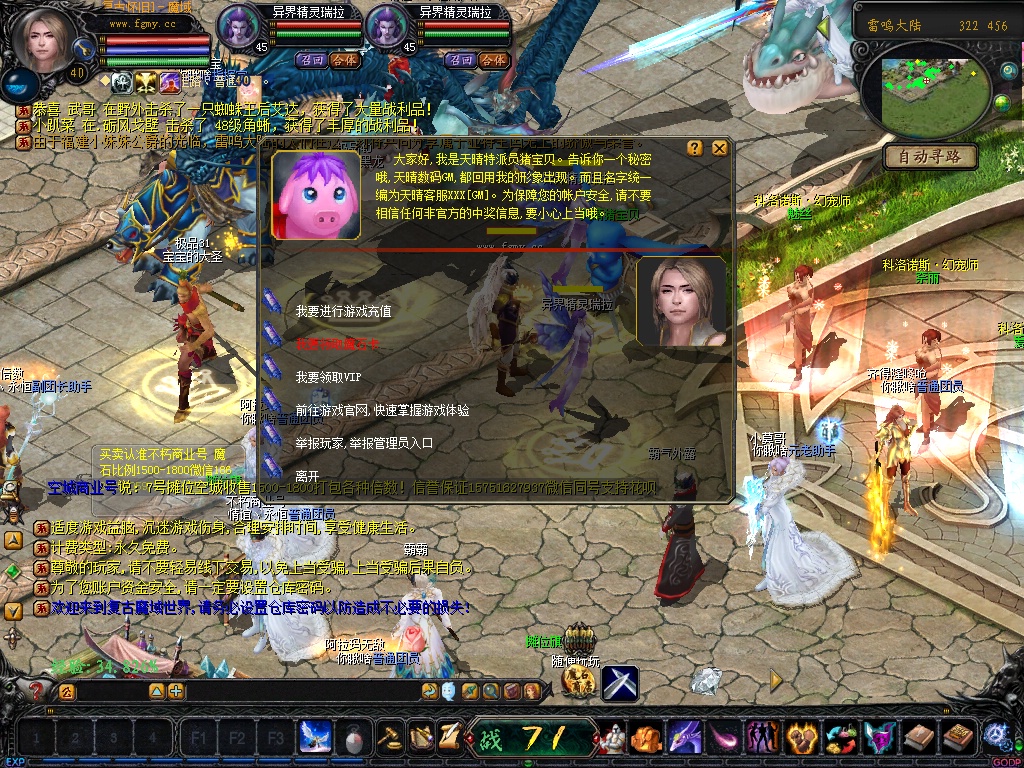Screen dimensions: 1024x768
Task: Click the magnifier button beside the minimap
Action: [1008, 70]
